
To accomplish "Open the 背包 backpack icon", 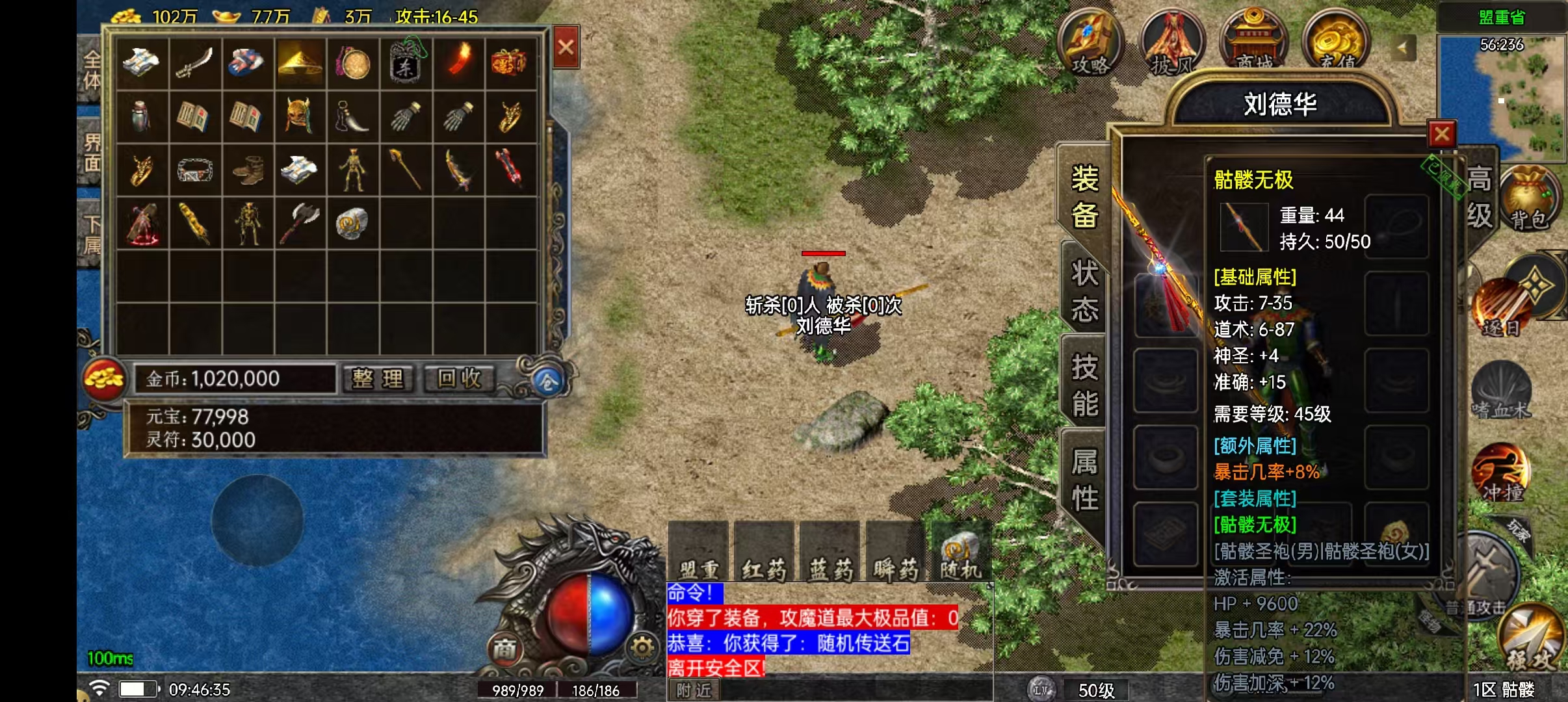I will pyautogui.click(x=1529, y=200).
